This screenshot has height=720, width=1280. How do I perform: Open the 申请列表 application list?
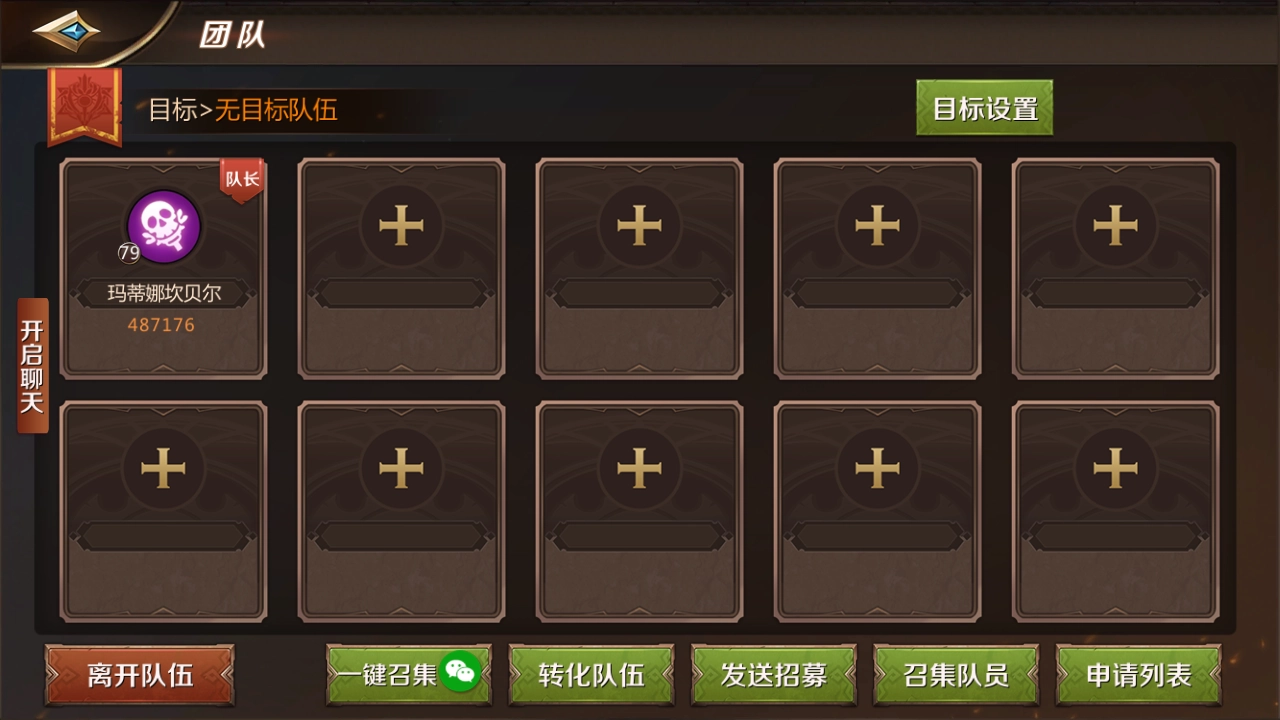[x=1139, y=676]
